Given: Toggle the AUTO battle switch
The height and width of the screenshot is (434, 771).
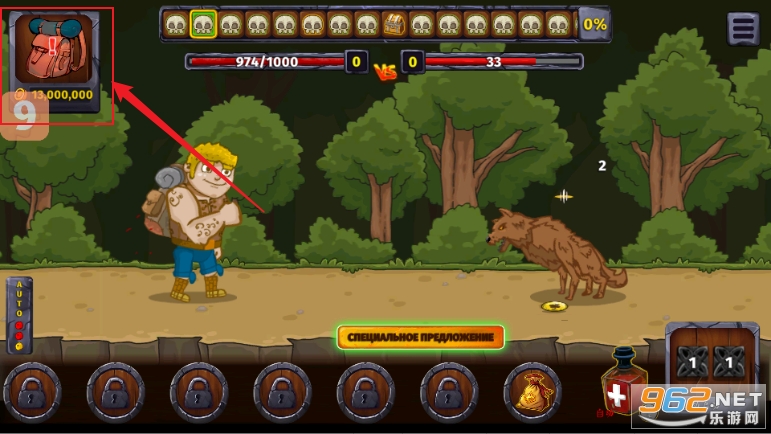Looking at the screenshot, I should pos(18,315).
